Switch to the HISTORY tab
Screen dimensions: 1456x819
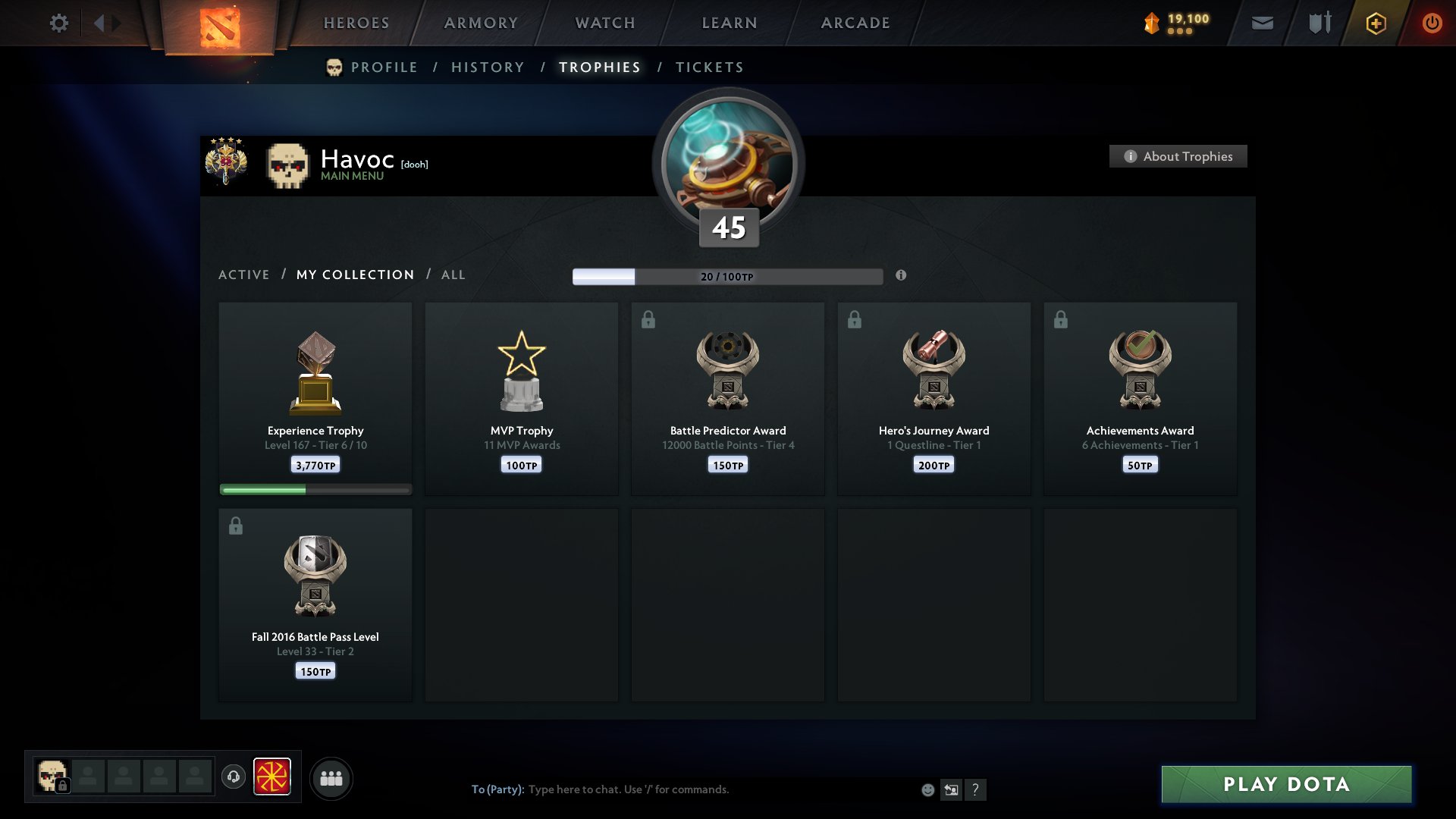click(487, 67)
